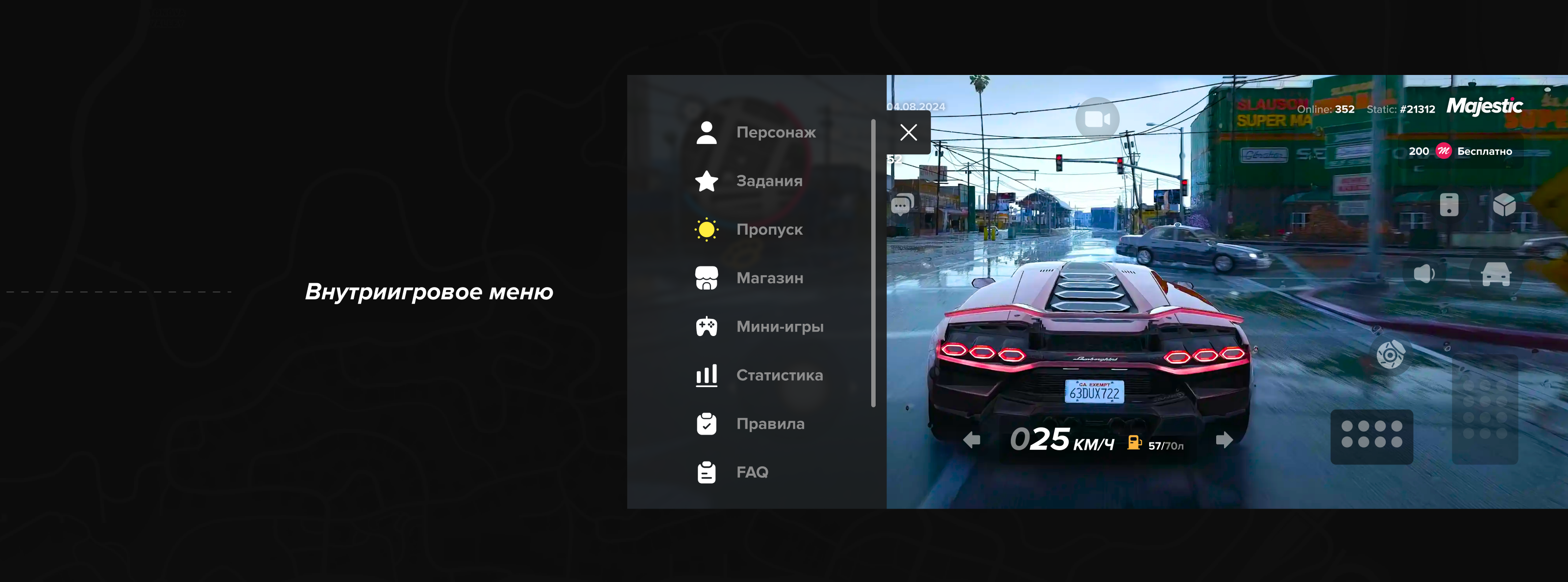Open the chat bubble icon
Image resolution: width=1568 pixels, height=582 pixels.
point(902,205)
